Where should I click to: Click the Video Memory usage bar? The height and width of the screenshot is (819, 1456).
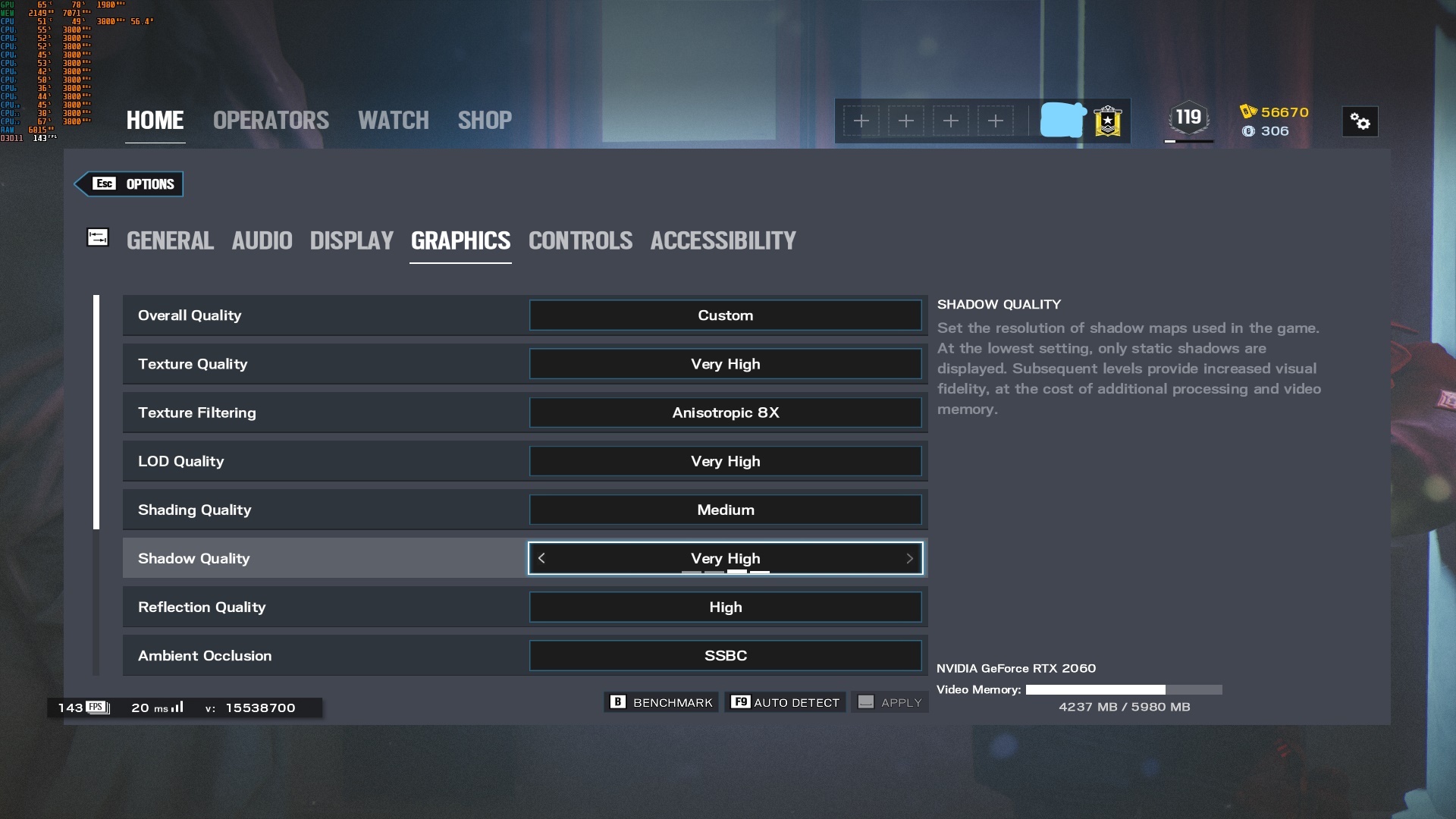[x=1122, y=690]
